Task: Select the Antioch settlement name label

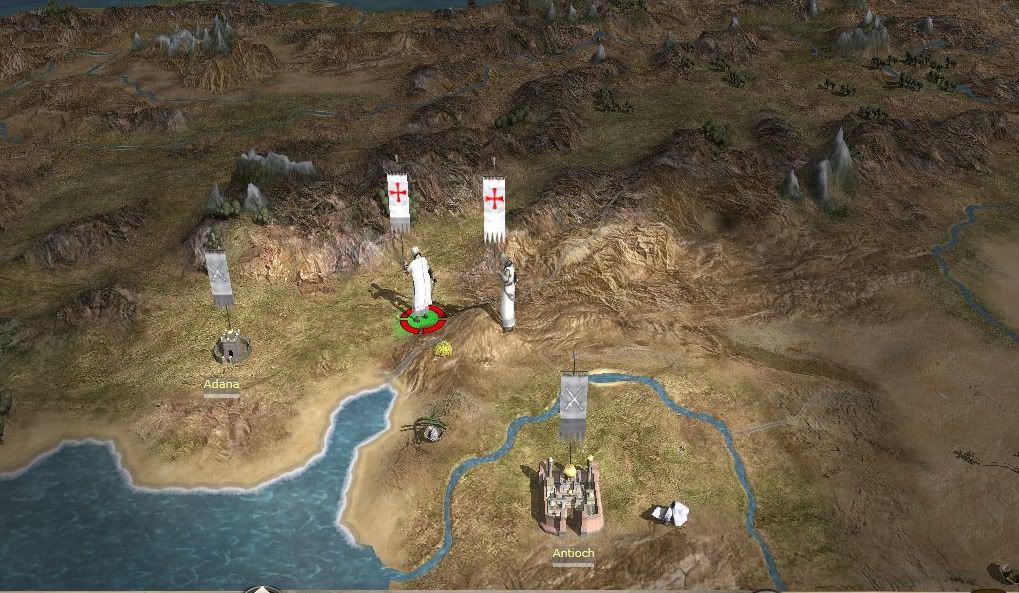Action: pyautogui.click(x=573, y=552)
